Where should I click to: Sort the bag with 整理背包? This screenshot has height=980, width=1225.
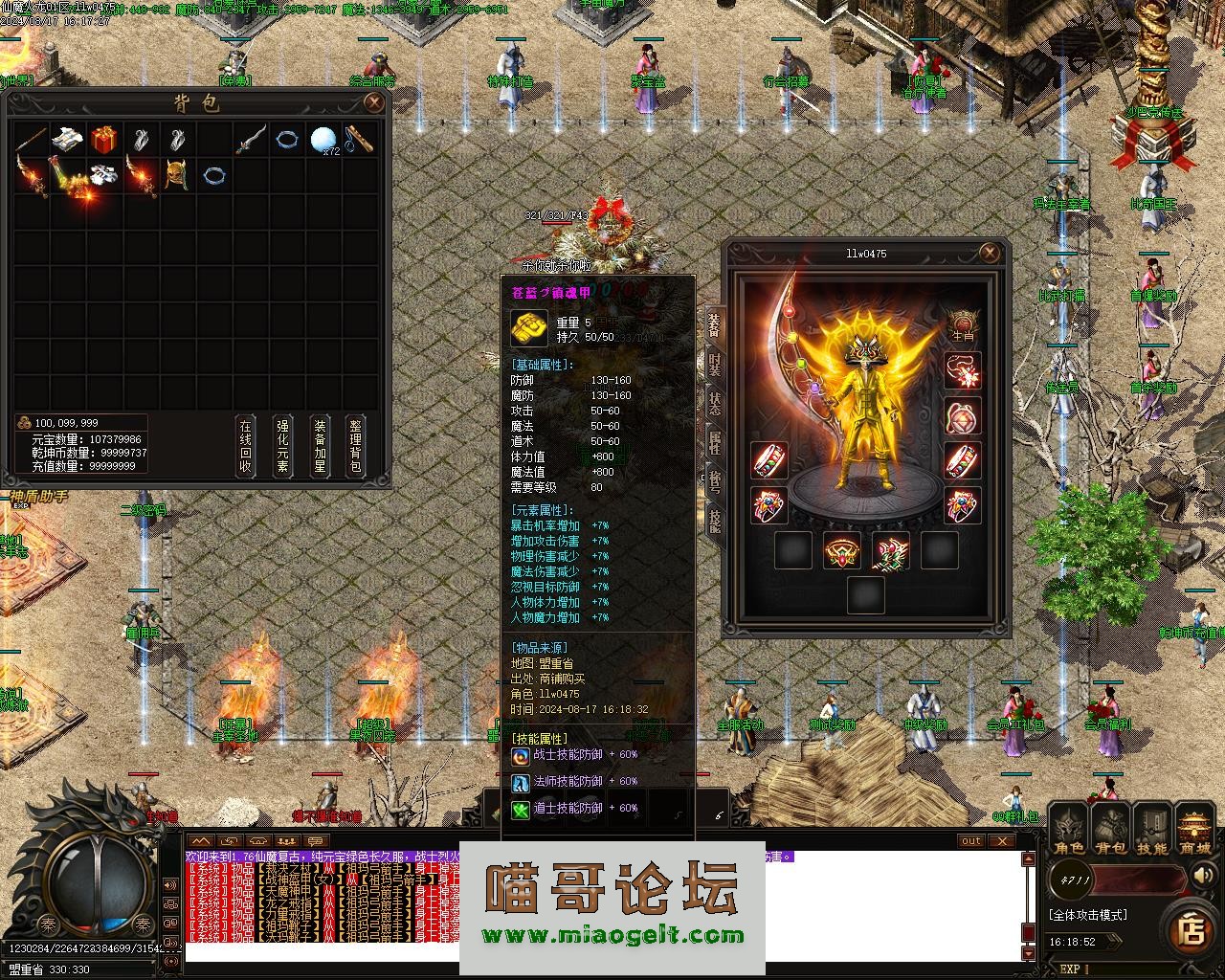[355, 446]
